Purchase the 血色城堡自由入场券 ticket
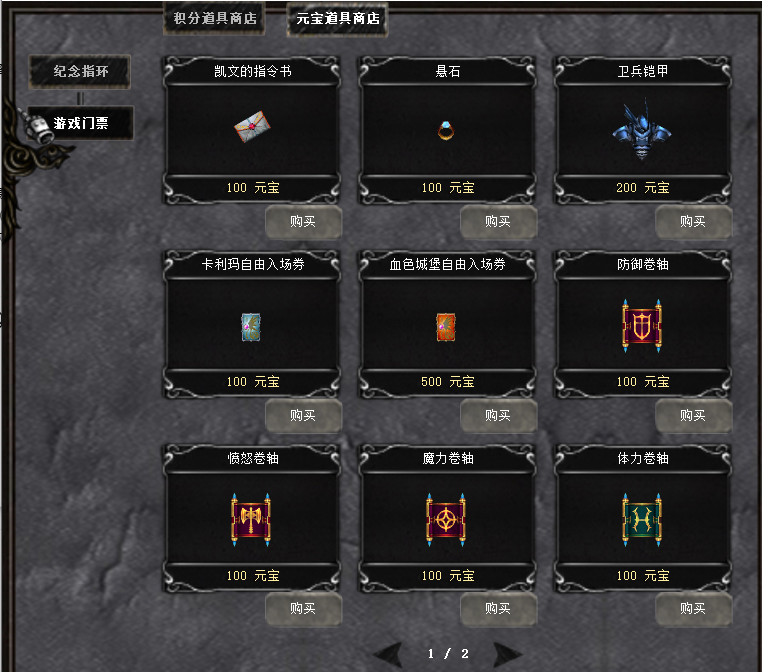This screenshot has width=762, height=672. click(498, 416)
